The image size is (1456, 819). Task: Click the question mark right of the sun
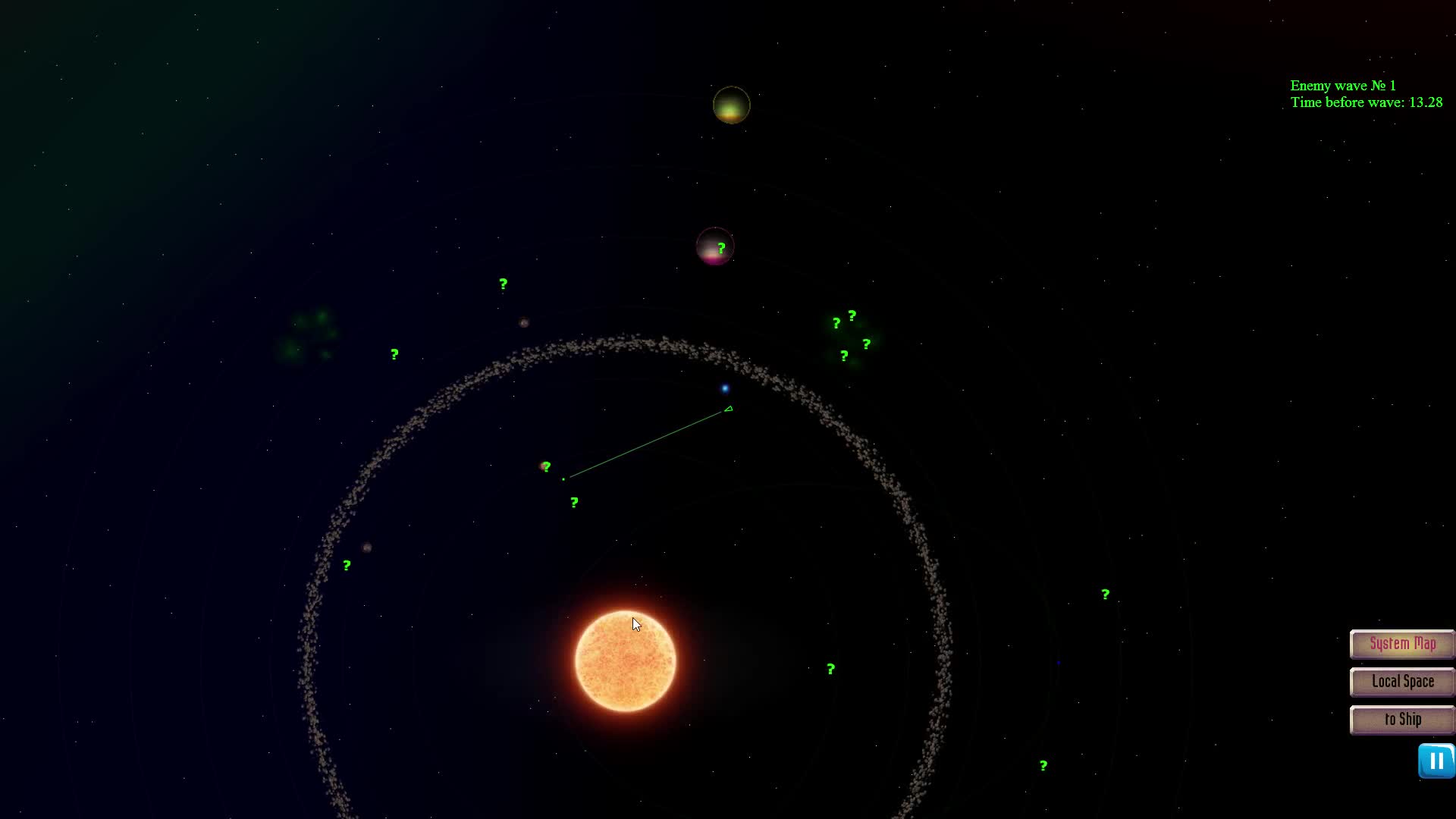[830, 670]
